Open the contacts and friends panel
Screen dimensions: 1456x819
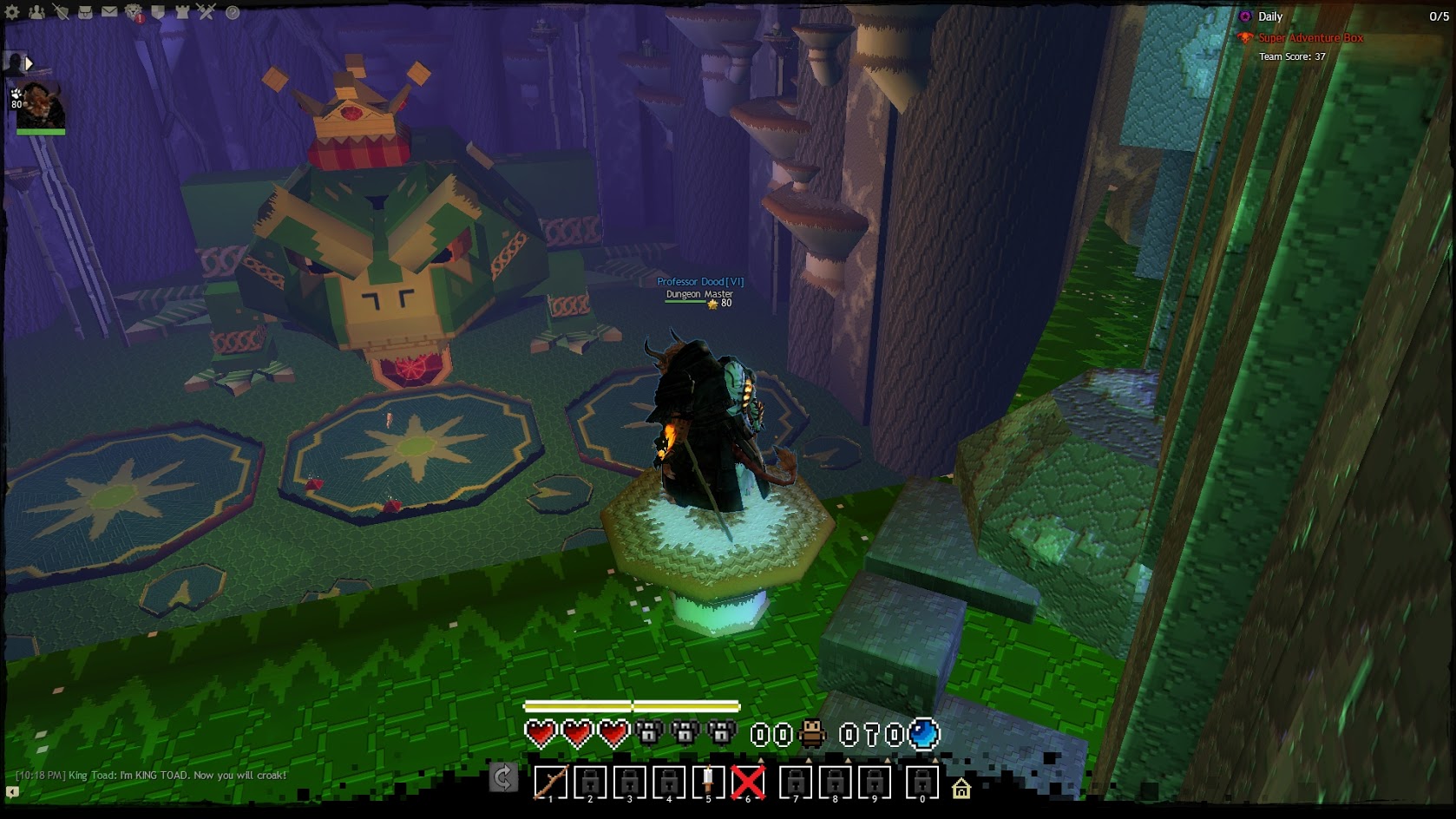pyautogui.click(x=36, y=12)
